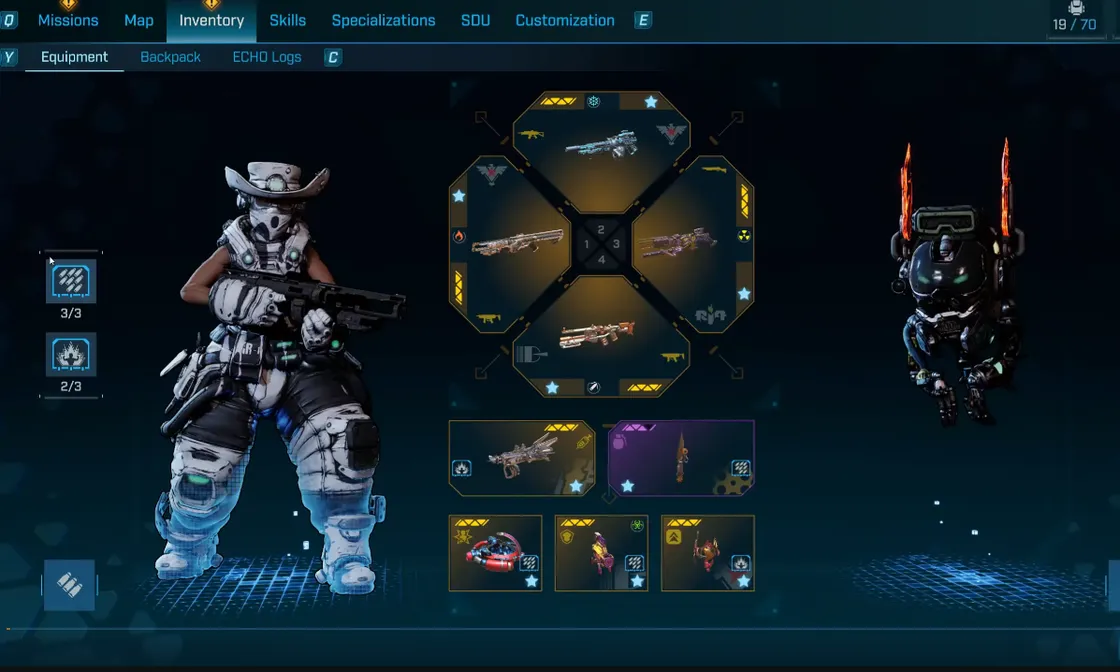
Task: Open the Skills tab
Action: tap(288, 20)
